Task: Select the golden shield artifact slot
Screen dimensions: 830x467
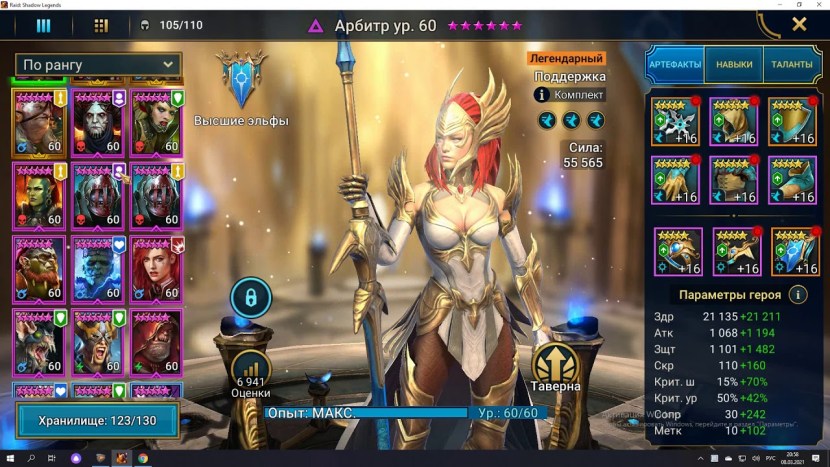Action: point(792,122)
